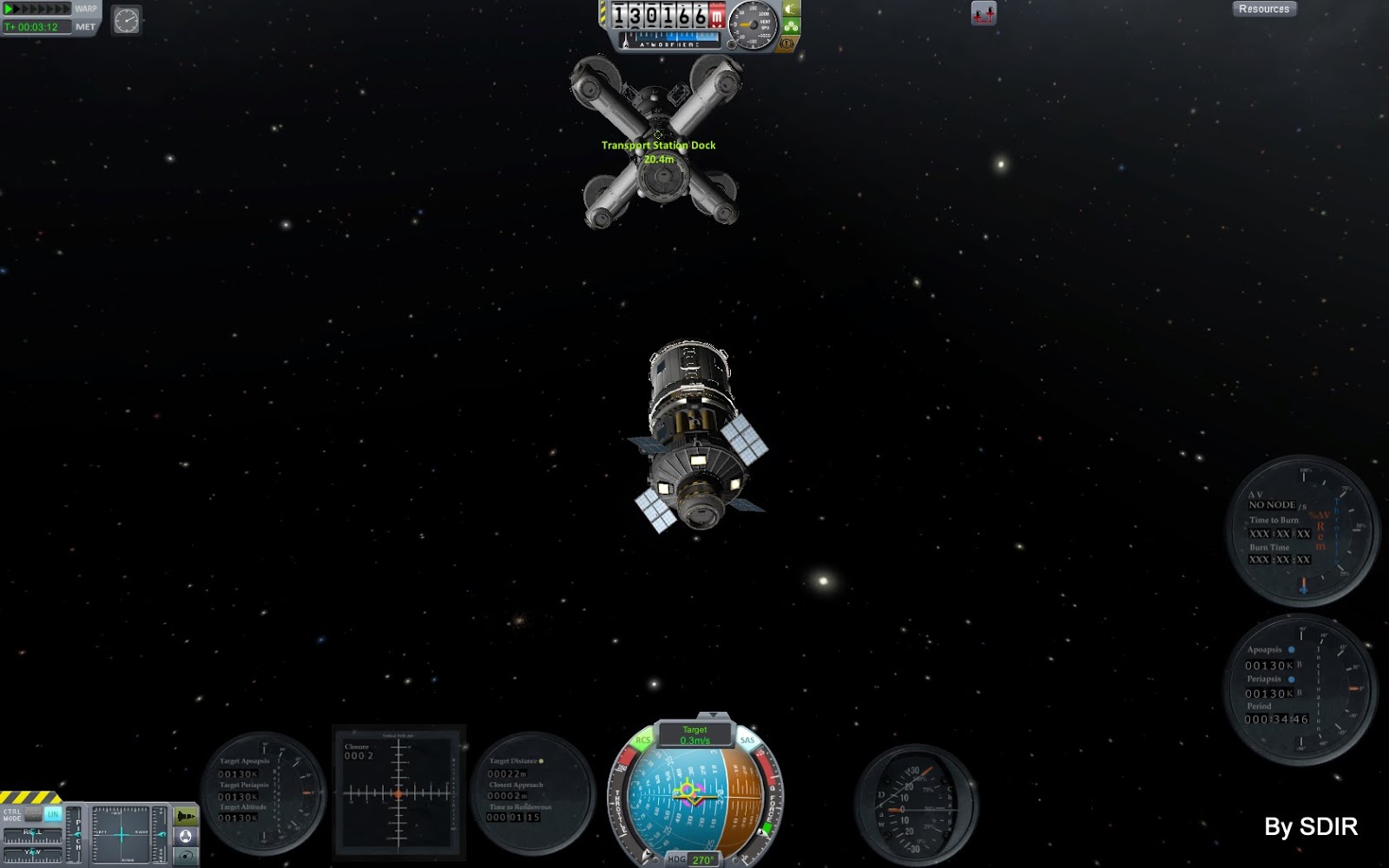This screenshot has height=868, width=1389.
Task: Click the alarm clock icon beside the warp controls
Action: pos(127,20)
